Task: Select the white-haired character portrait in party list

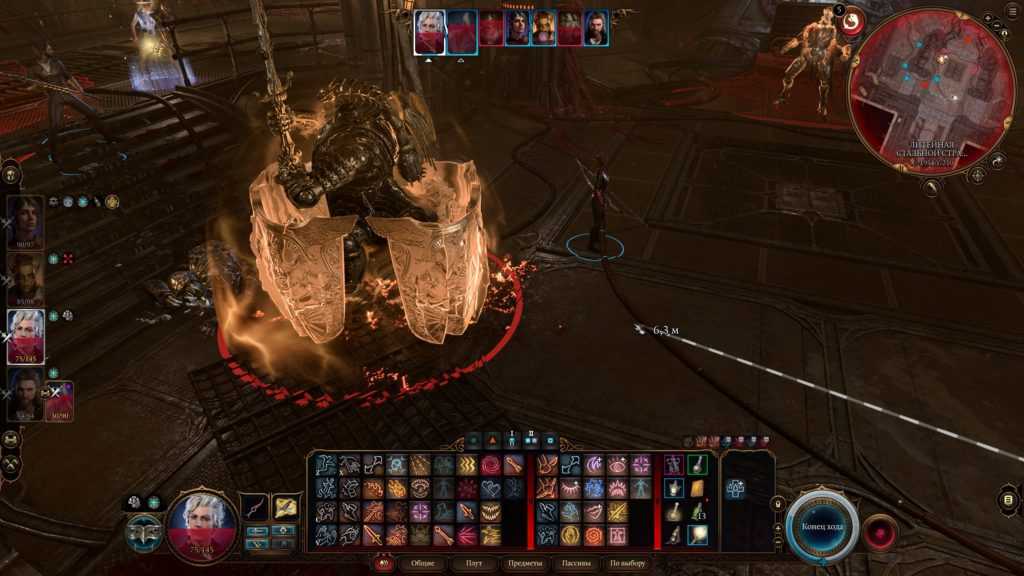Action: tap(26, 335)
